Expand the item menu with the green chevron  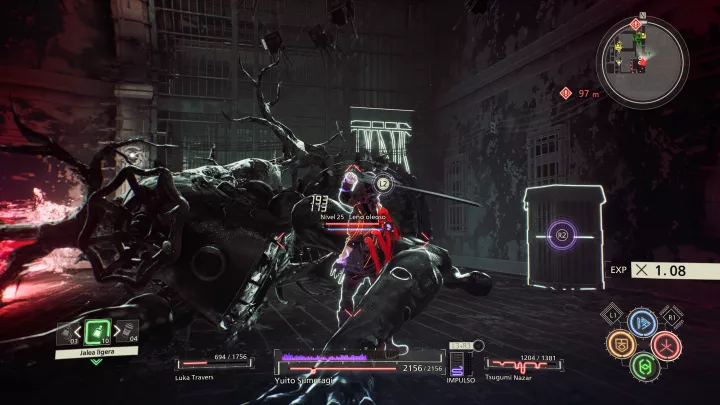(x=96, y=361)
